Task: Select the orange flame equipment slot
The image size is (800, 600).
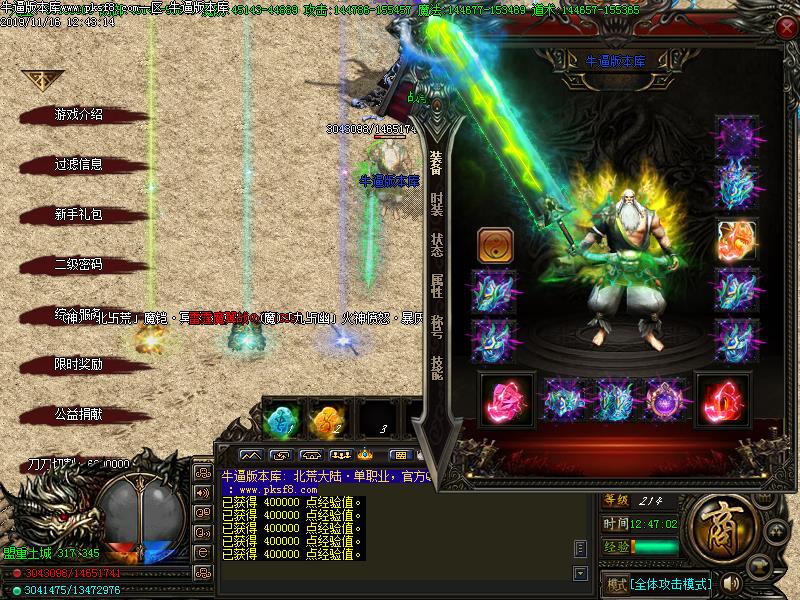Action: (x=736, y=240)
